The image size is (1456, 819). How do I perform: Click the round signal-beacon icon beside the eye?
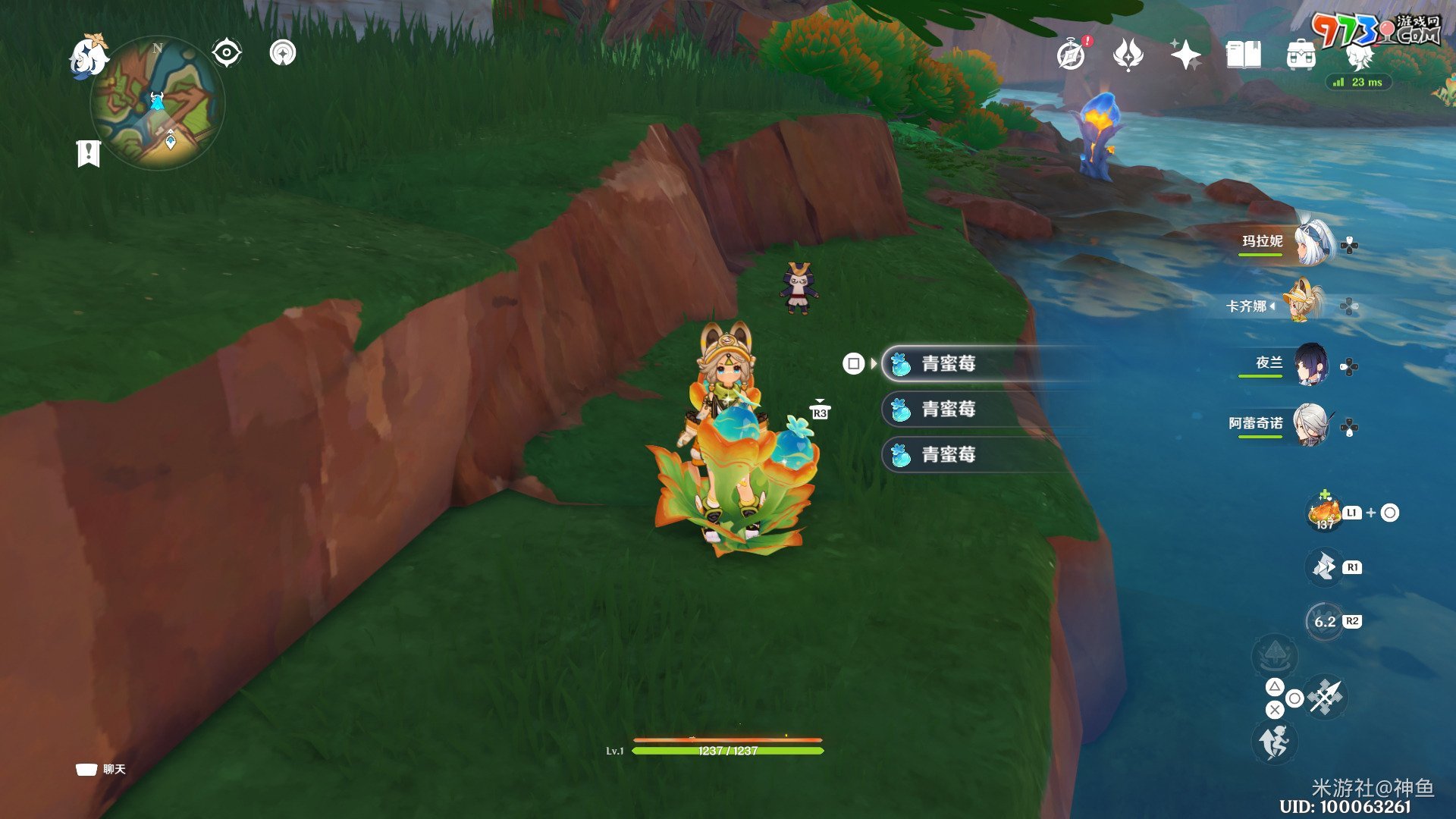point(283,53)
